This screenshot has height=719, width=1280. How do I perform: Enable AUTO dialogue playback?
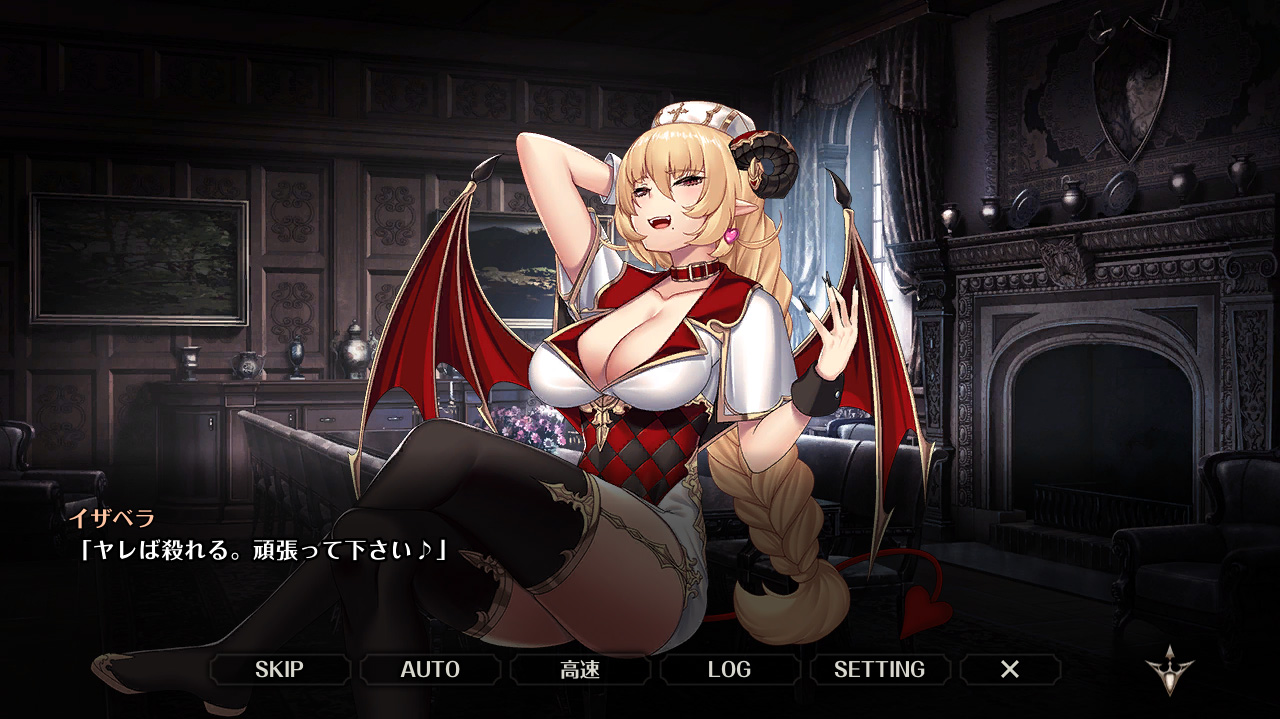tap(430, 669)
